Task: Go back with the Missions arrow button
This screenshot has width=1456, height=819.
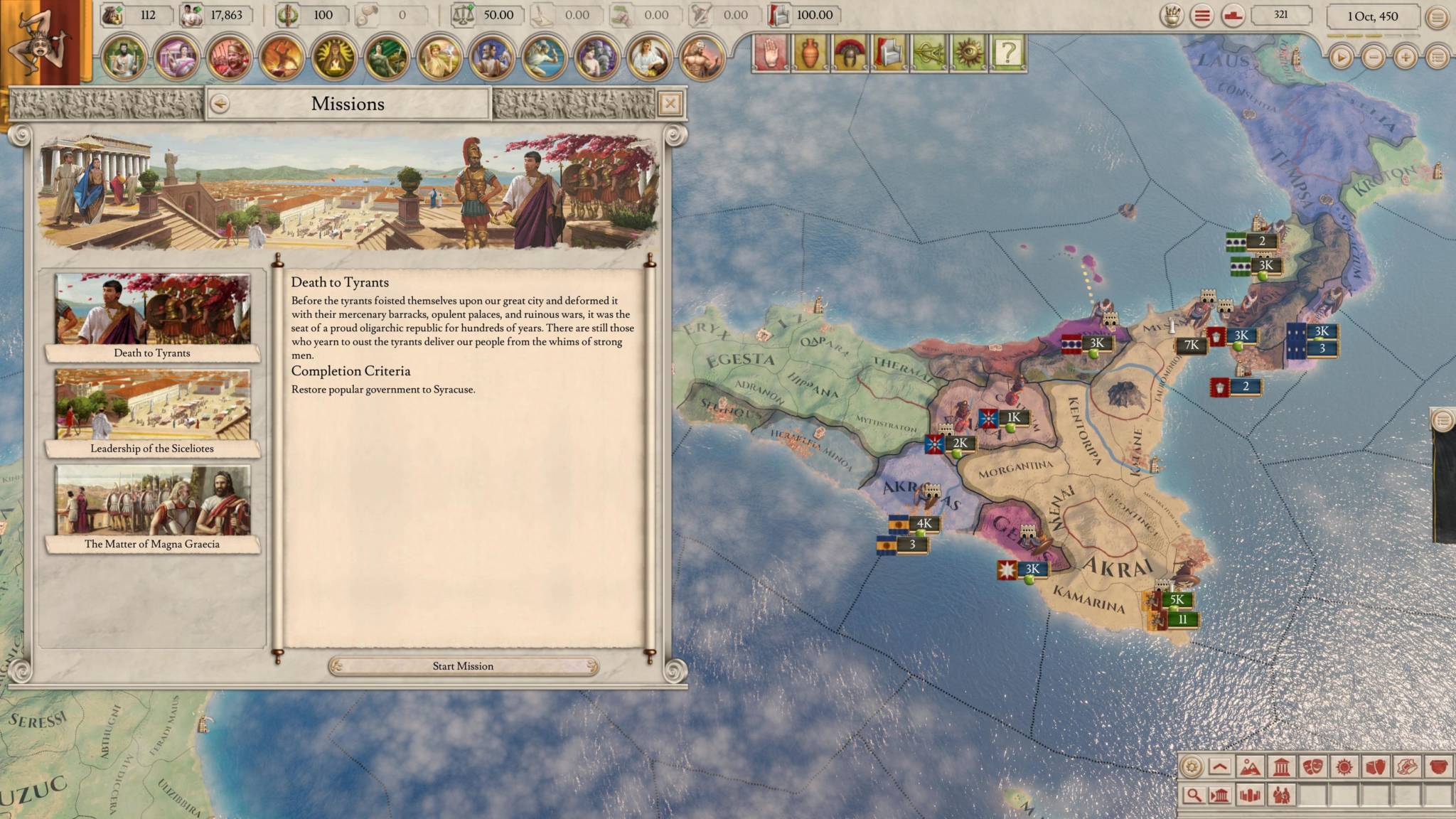Action: pyautogui.click(x=220, y=104)
